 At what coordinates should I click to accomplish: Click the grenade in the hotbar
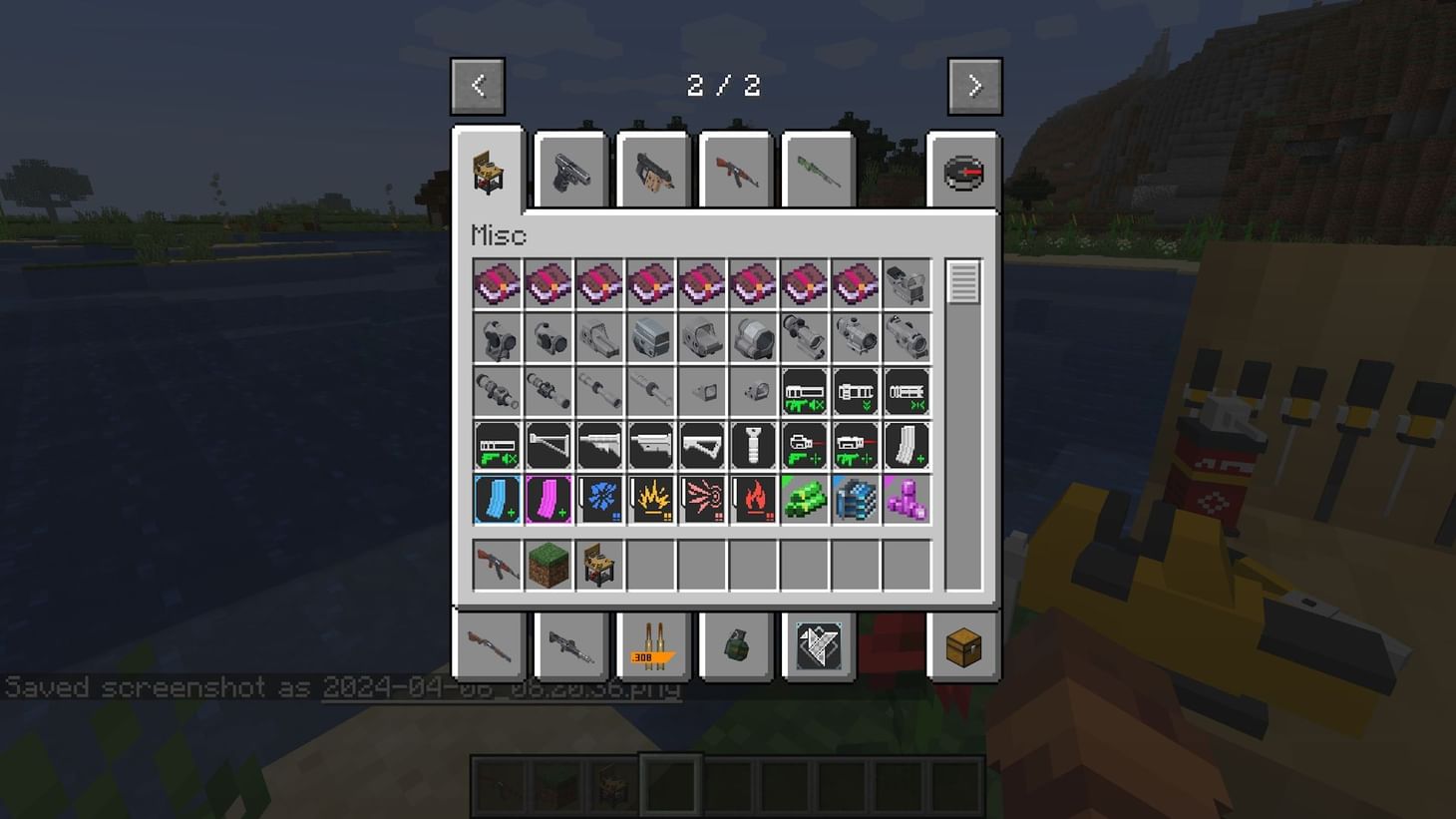click(x=733, y=646)
